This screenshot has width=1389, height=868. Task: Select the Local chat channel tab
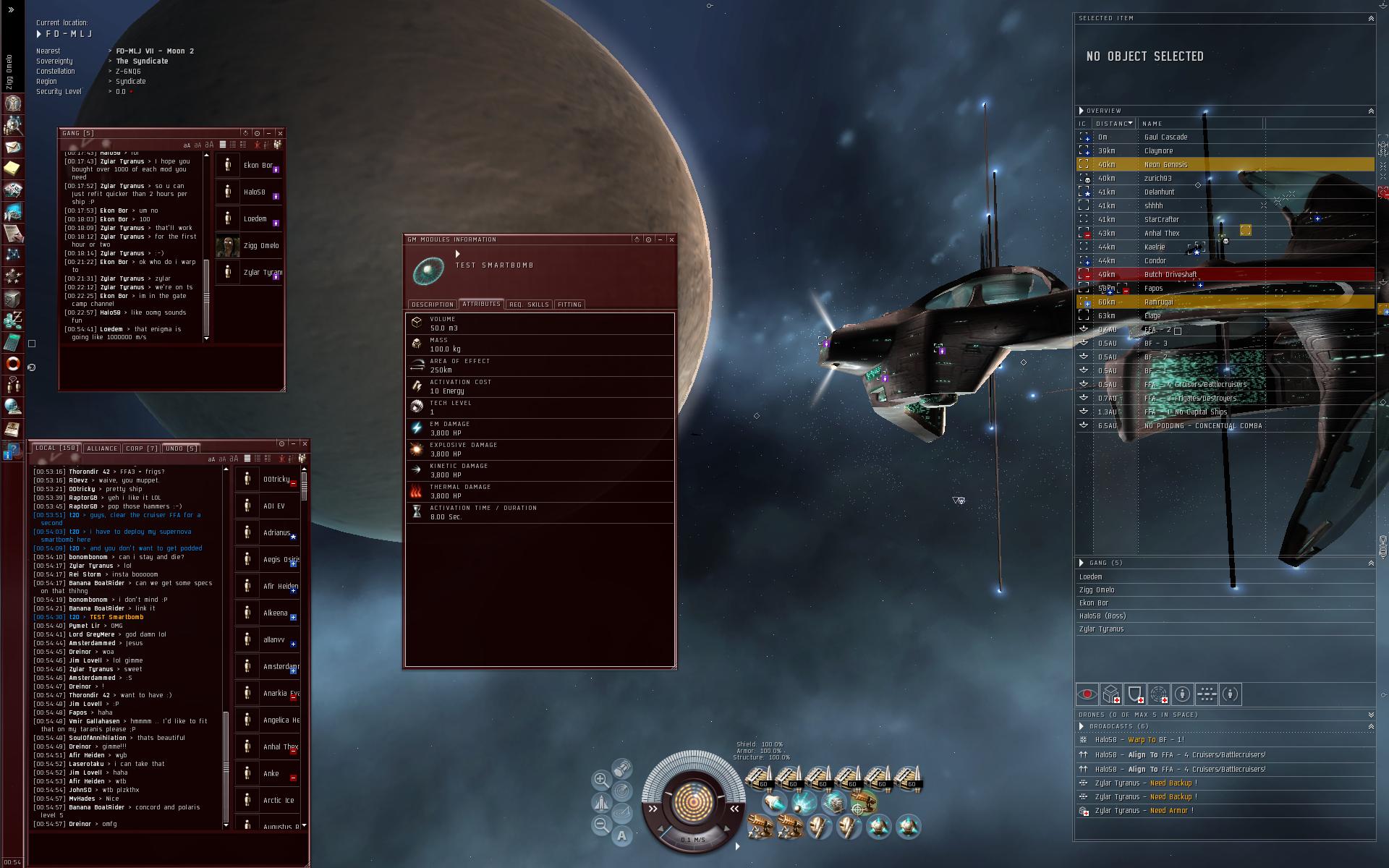[56, 448]
